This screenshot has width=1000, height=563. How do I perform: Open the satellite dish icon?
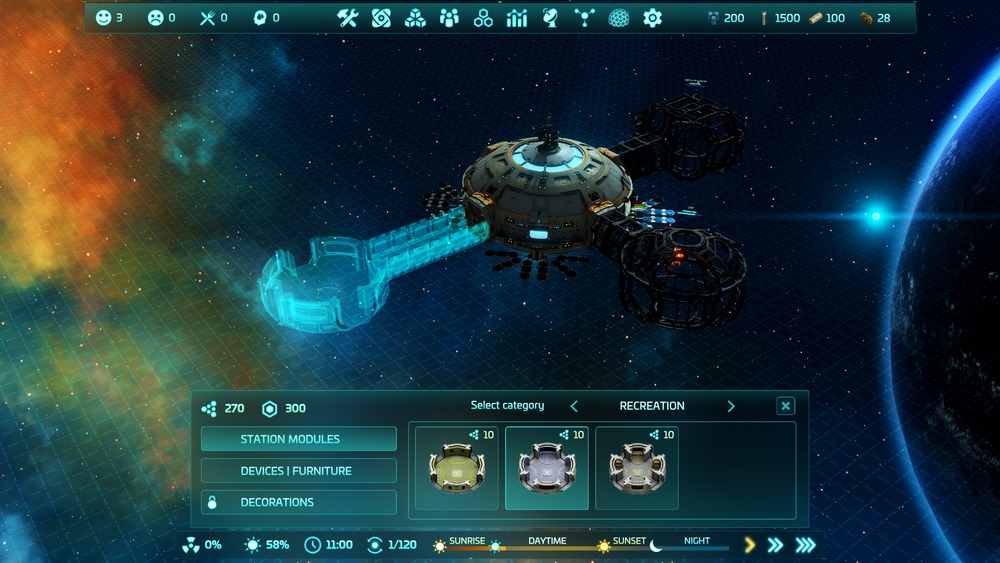click(x=551, y=18)
